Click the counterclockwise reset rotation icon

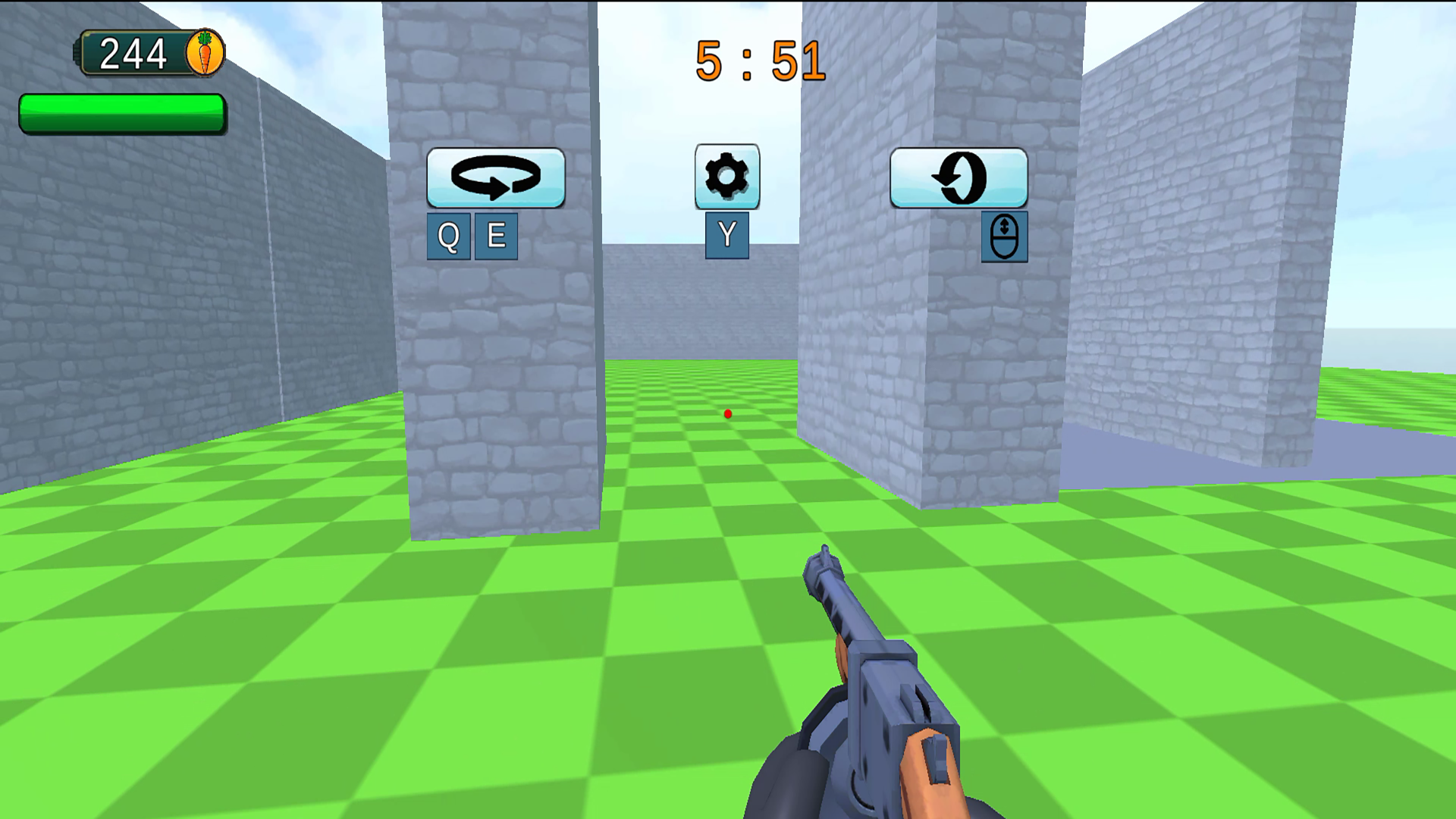960,179
